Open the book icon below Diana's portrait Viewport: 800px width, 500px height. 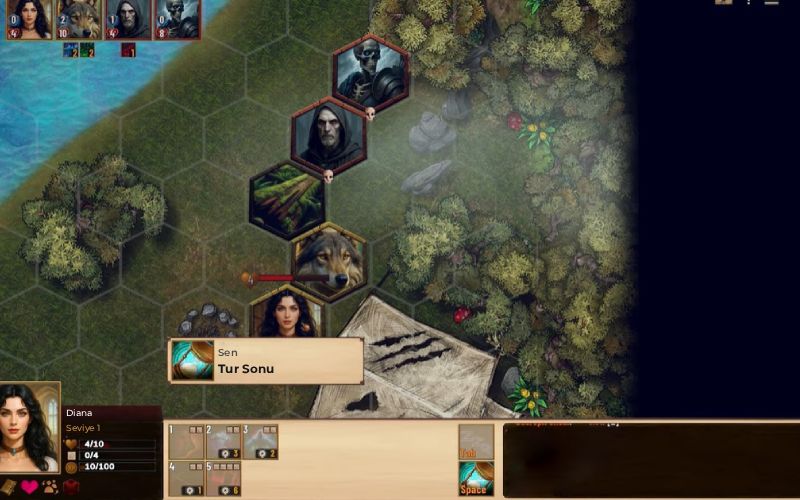coord(9,488)
